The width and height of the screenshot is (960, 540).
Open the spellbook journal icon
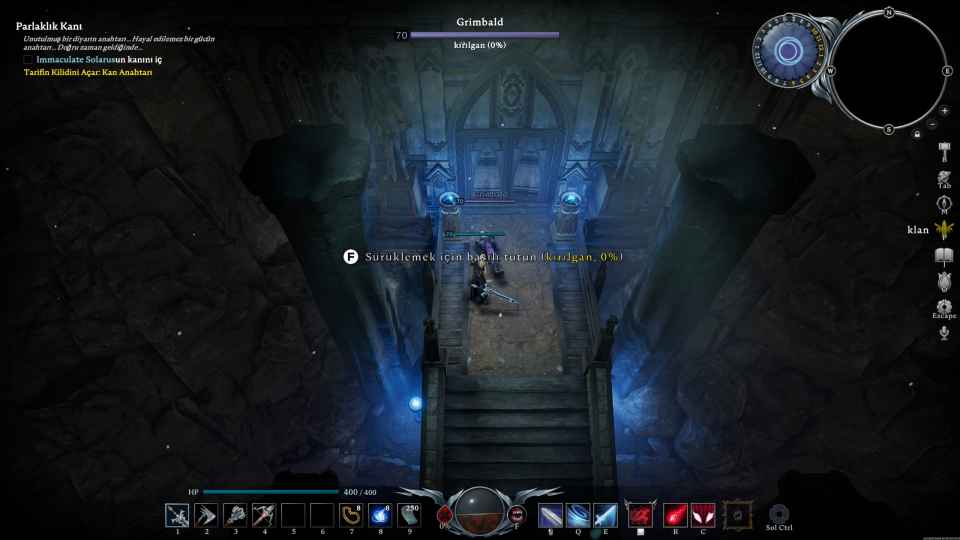pos(944,258)
